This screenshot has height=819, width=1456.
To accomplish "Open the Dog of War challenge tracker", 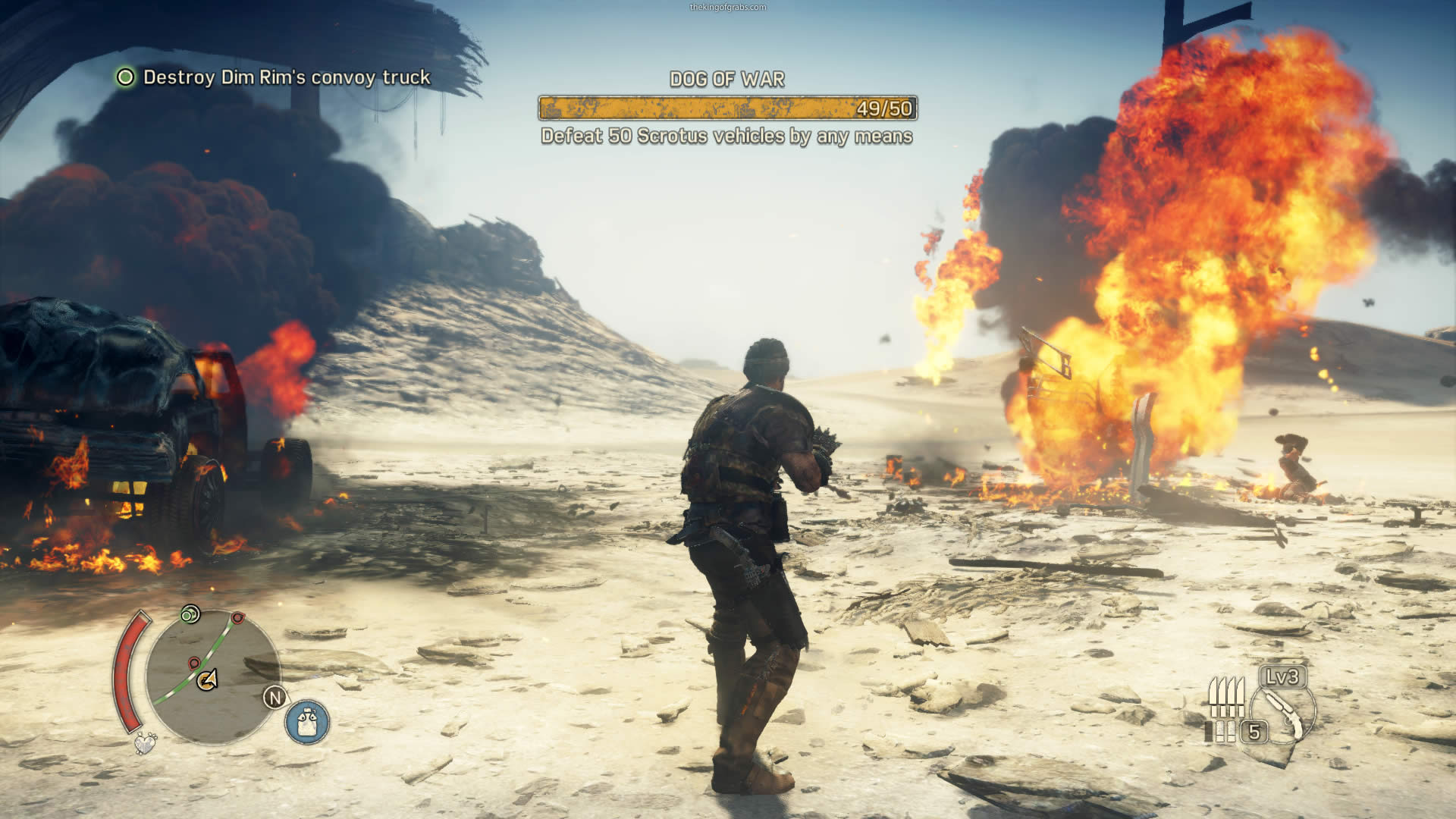I will pos(727,108).
